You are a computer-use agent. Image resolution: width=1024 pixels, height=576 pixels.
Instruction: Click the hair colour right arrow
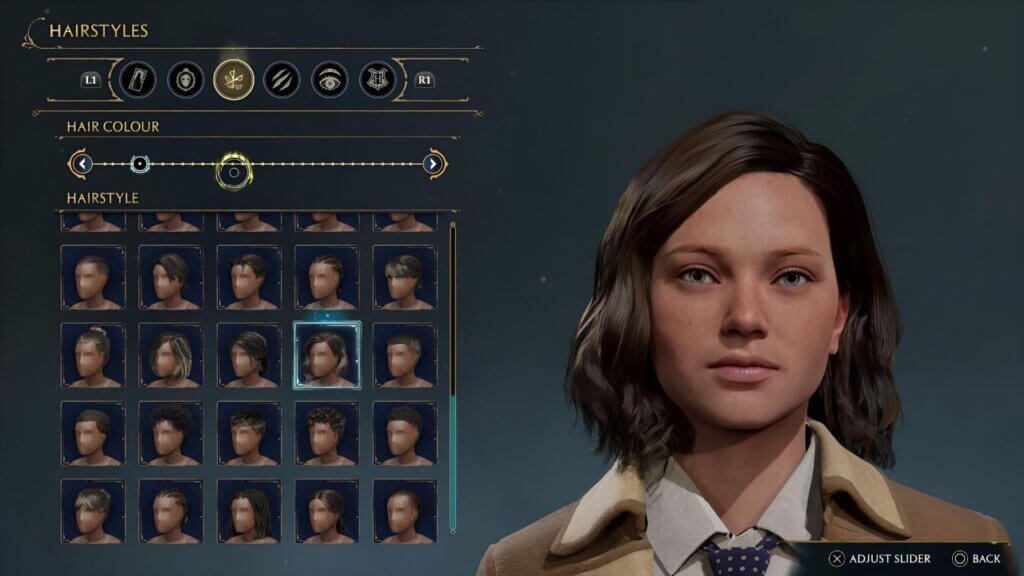[433, 164]
